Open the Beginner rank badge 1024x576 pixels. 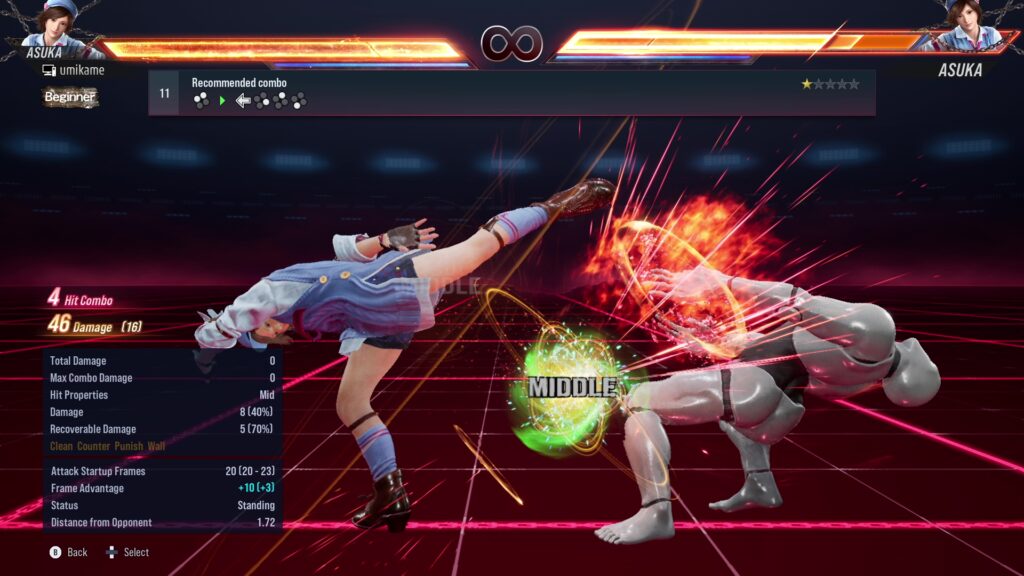tap(70, 97)
